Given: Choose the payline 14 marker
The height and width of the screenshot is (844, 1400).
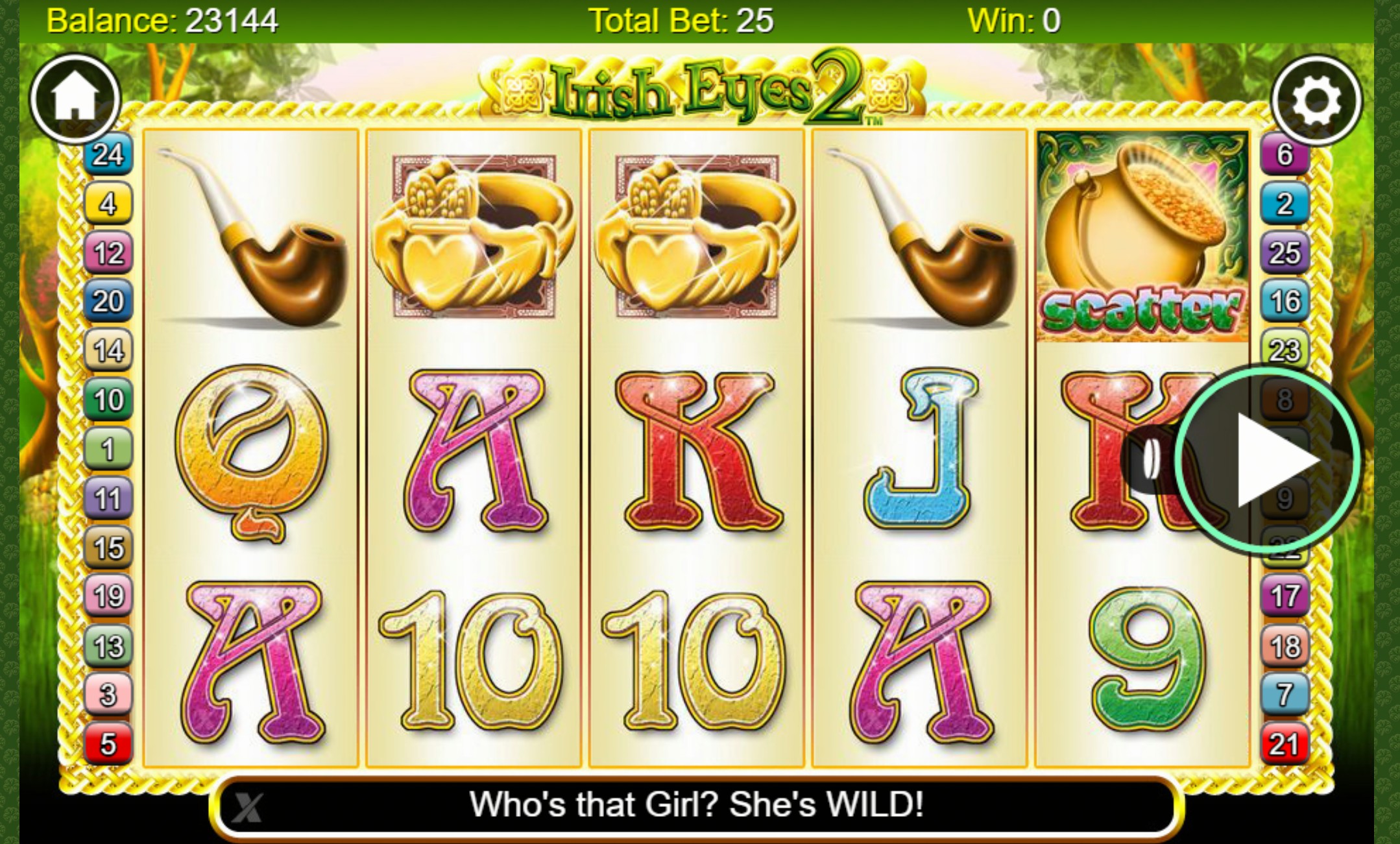Looking at the screenshot, I should coord(108,351).
